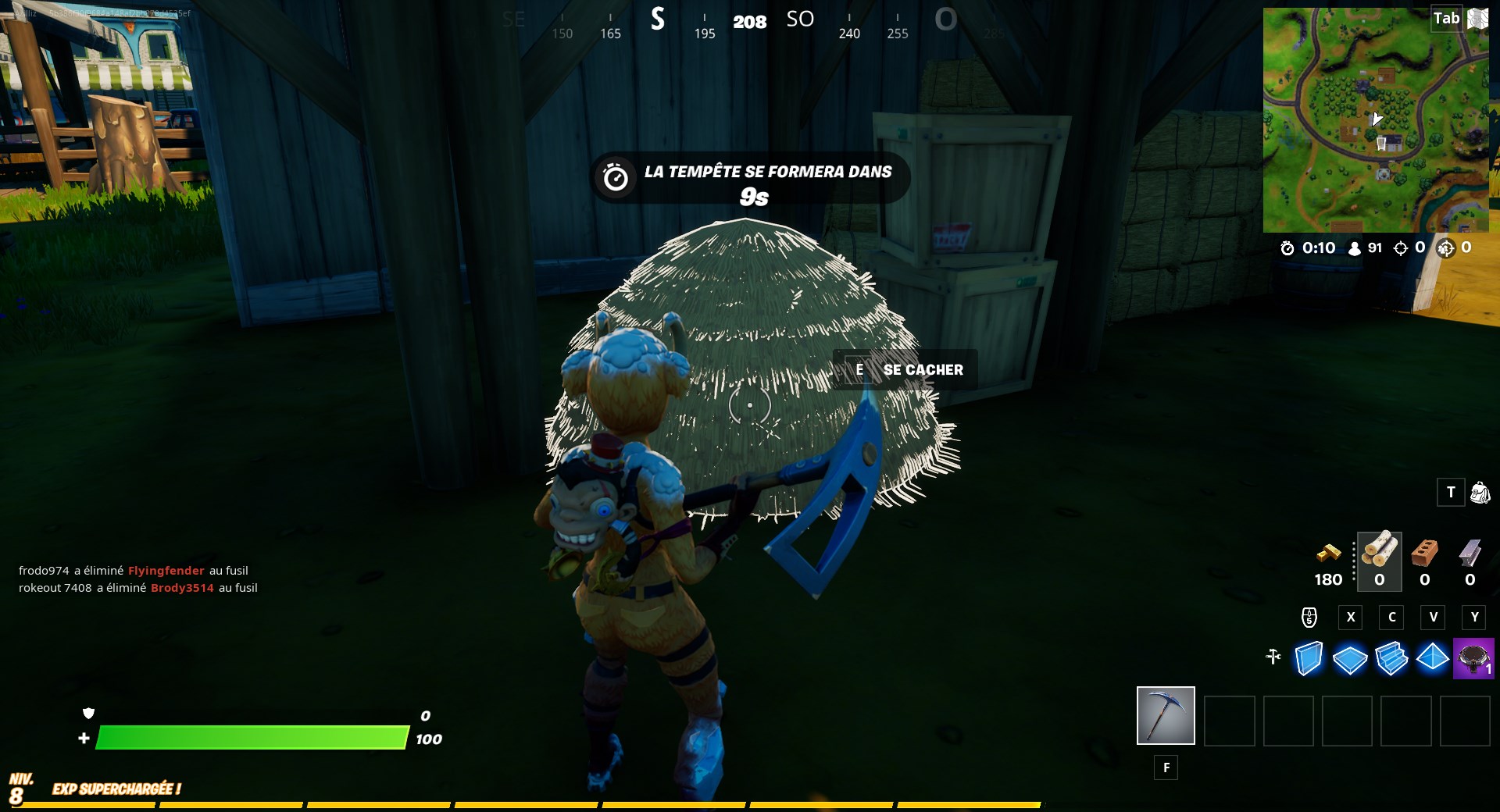The image size is (1500, 812).
Task: Click the EXP SUPERCHARGÉE banner
Action: click(115, 789)
